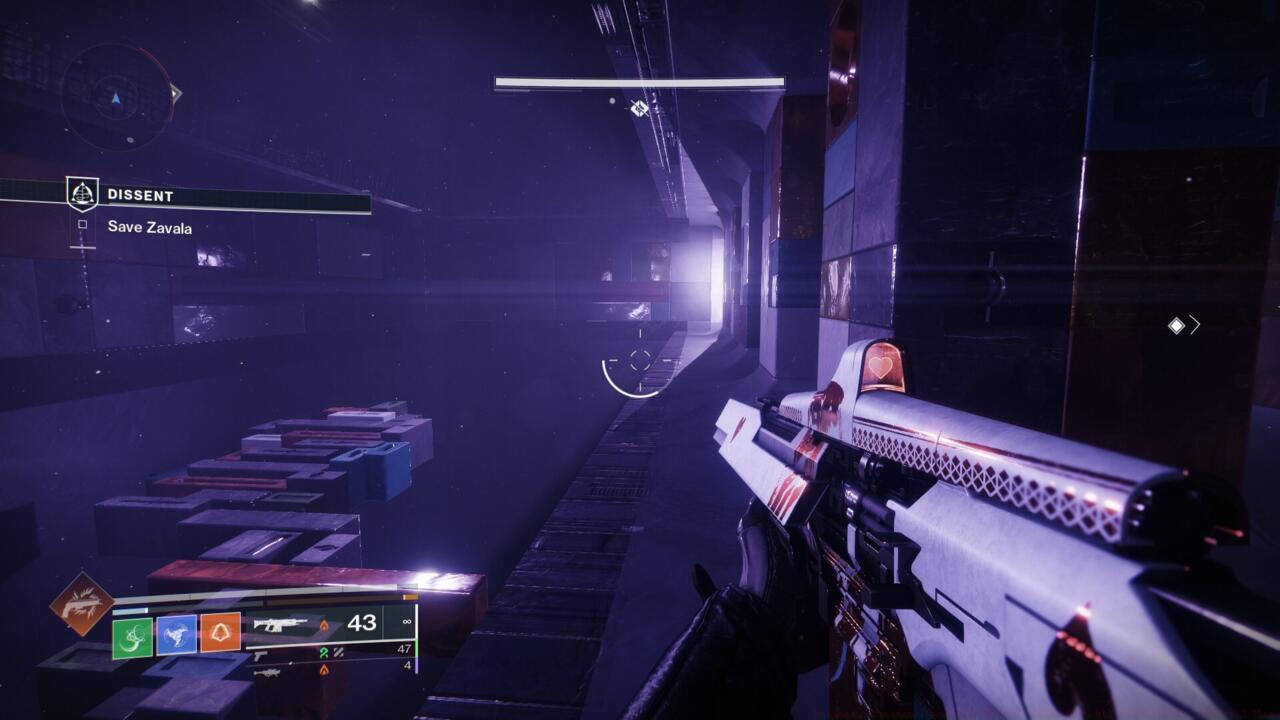Click the Dissent quest shield emblem
Image resolution: width=1280 pixels, height=720 pixels.
pyautogui.click(x=82, y=192)
